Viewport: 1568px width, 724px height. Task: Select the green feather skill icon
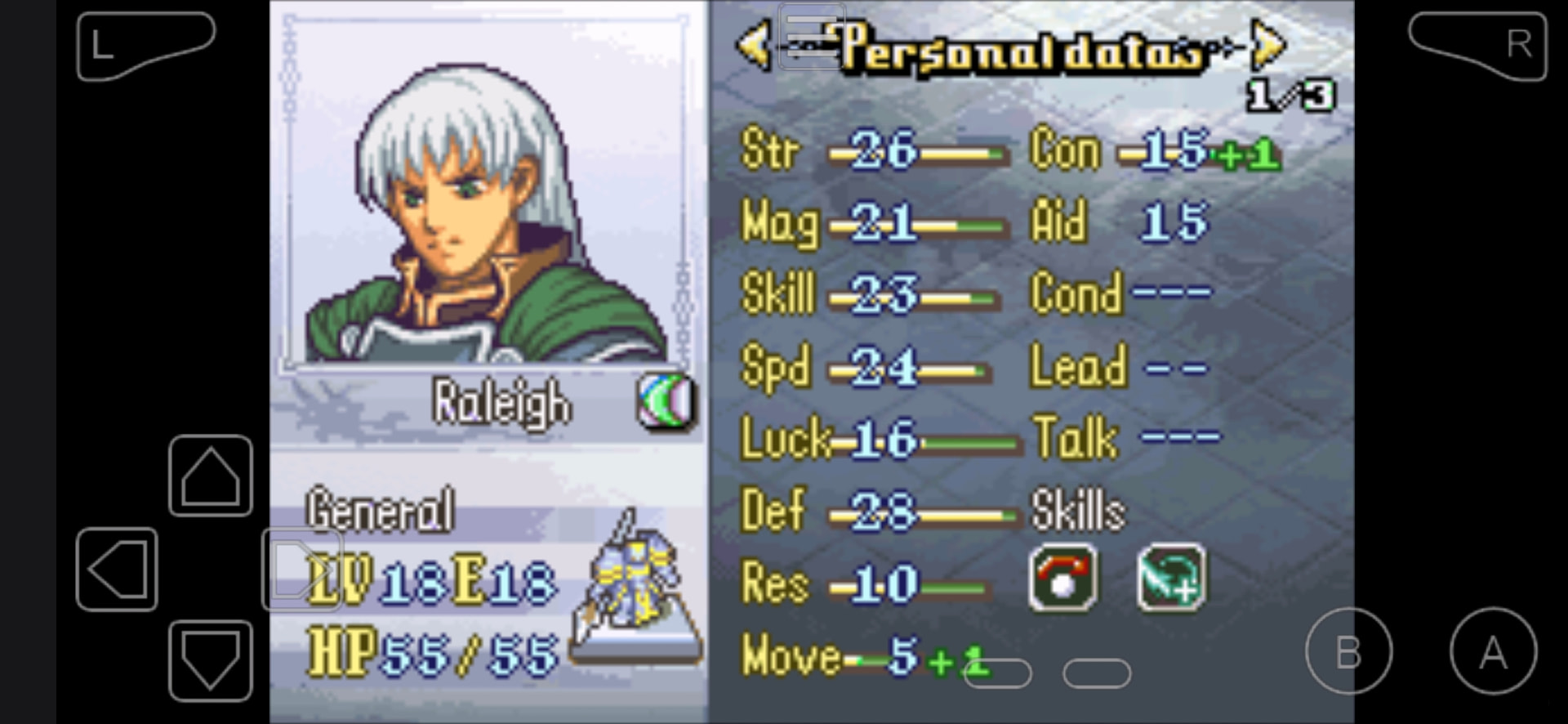(x=1170, y=579)
